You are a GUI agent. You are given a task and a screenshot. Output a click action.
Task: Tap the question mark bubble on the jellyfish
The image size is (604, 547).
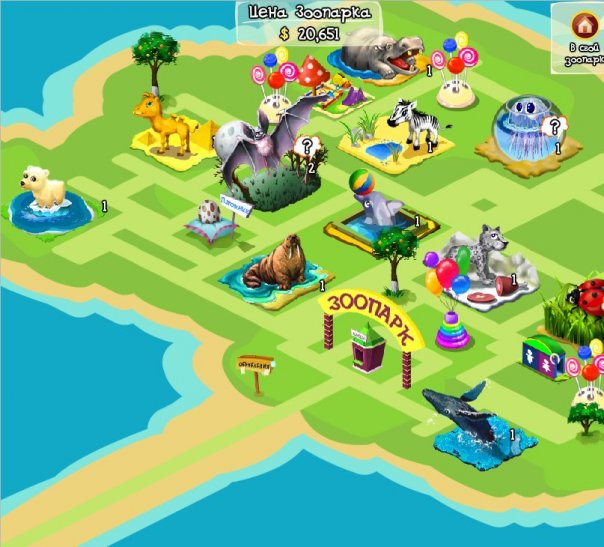point(553,127)
